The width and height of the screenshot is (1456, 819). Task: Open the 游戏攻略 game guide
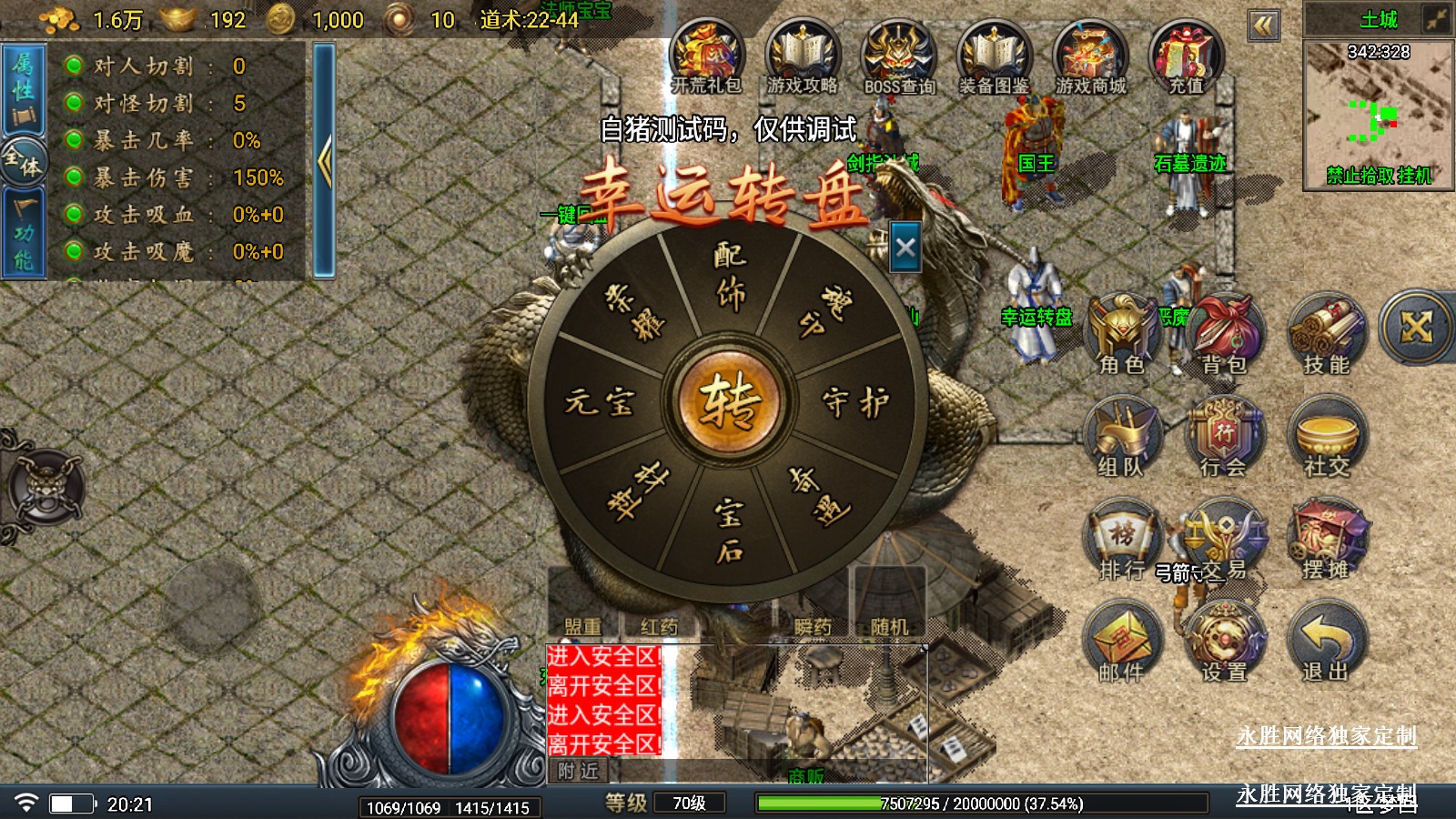click(802, 57)
